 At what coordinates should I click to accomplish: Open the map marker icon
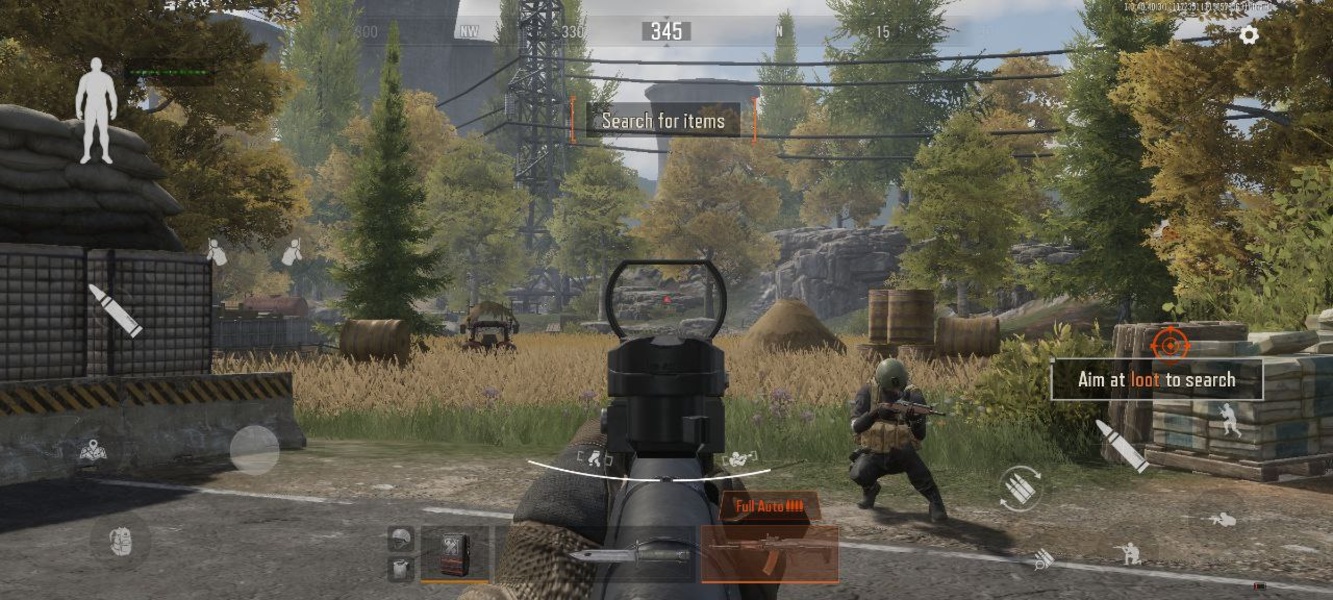pyautogui.click(x=94, y=452)
